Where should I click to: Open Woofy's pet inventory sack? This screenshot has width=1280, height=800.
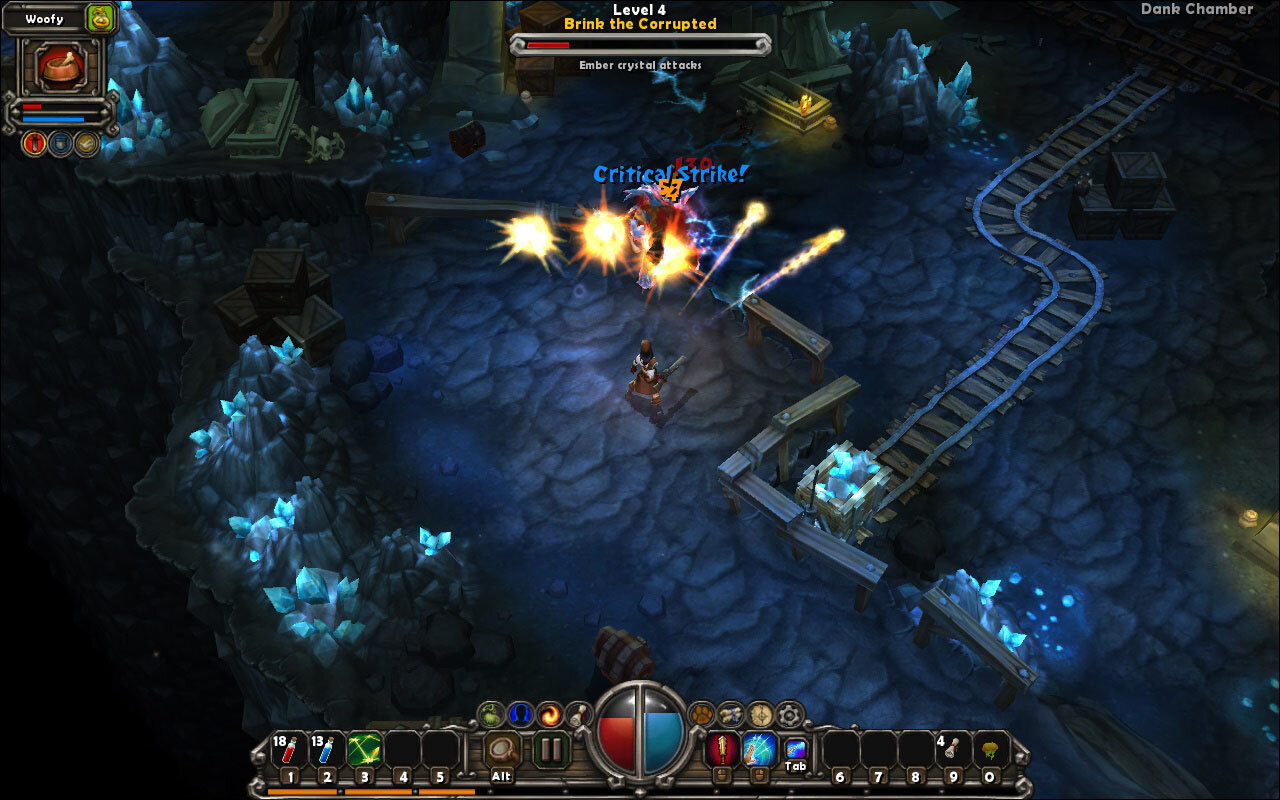(x=100, y=17)
